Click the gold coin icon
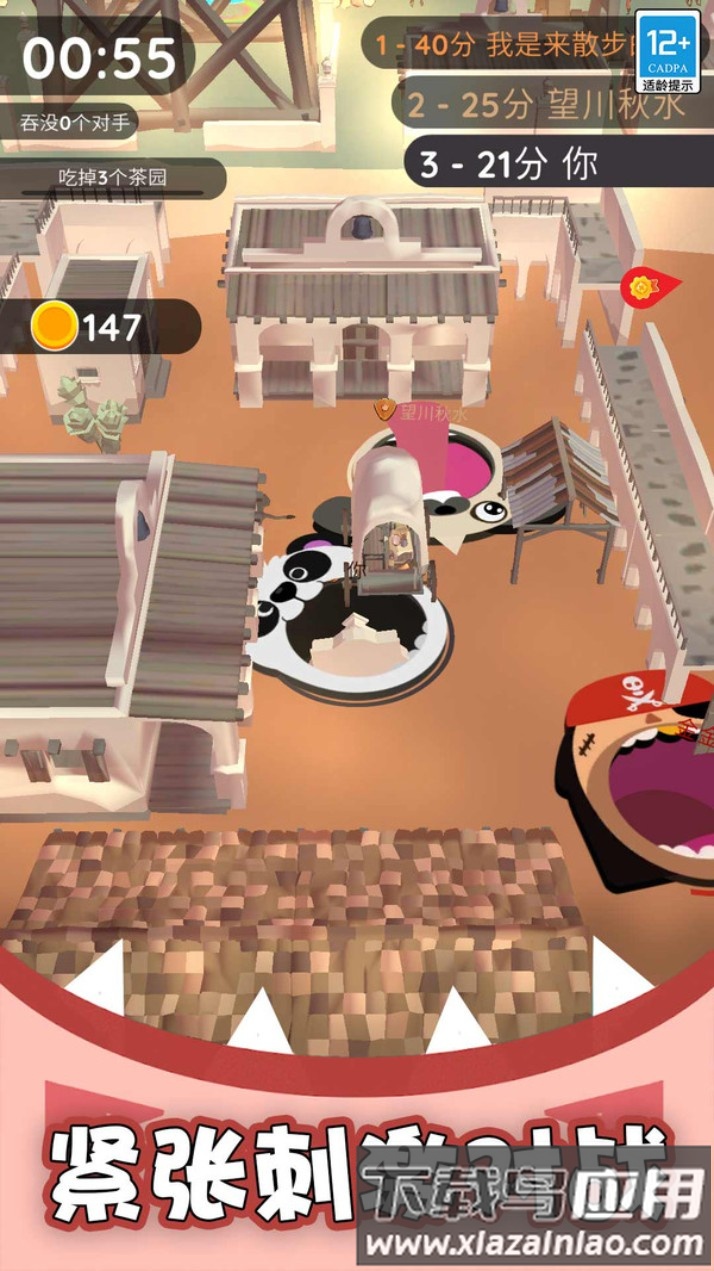This screenshot has height=1271, width=714. tap(54, 326)
